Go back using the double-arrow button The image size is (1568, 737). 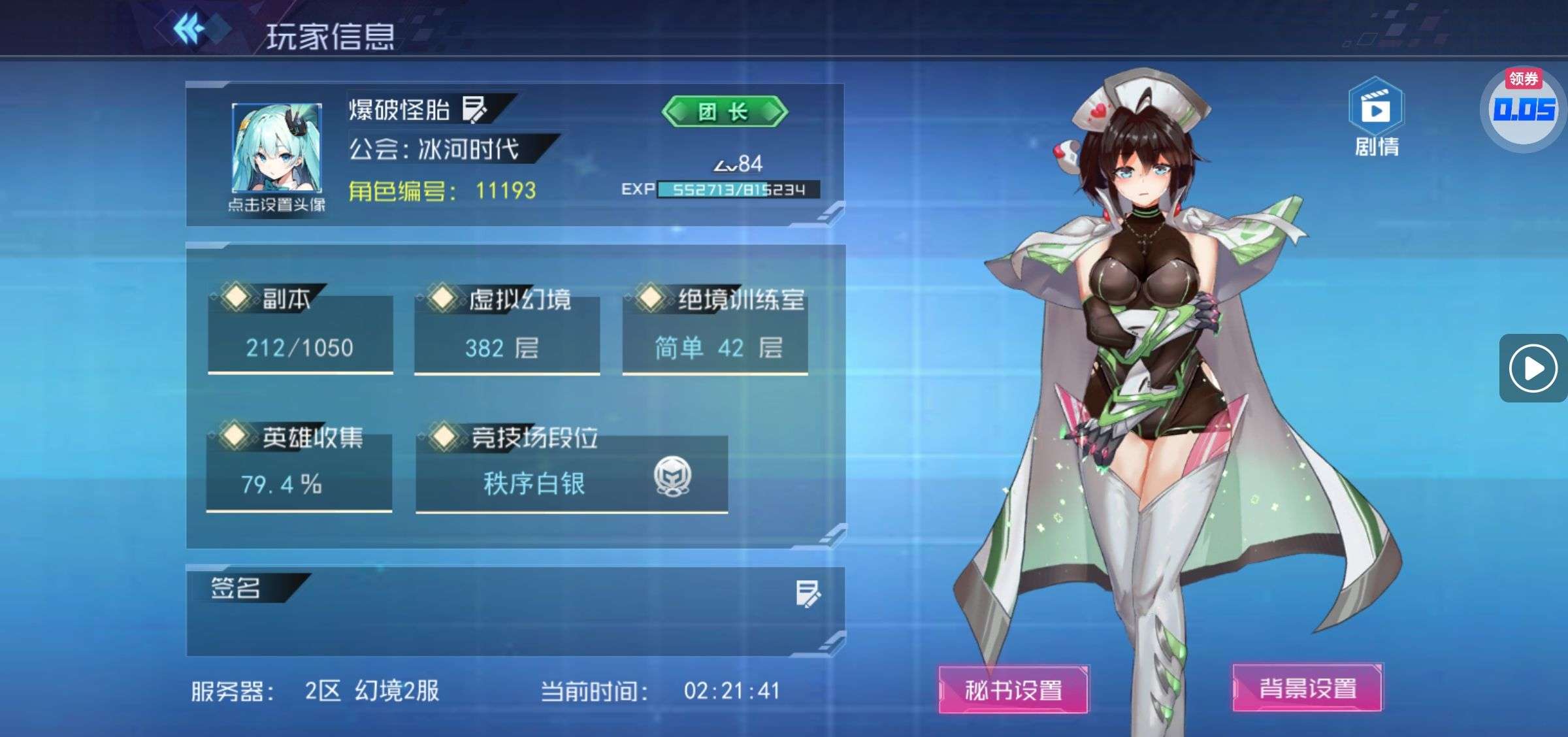point(189,29)
